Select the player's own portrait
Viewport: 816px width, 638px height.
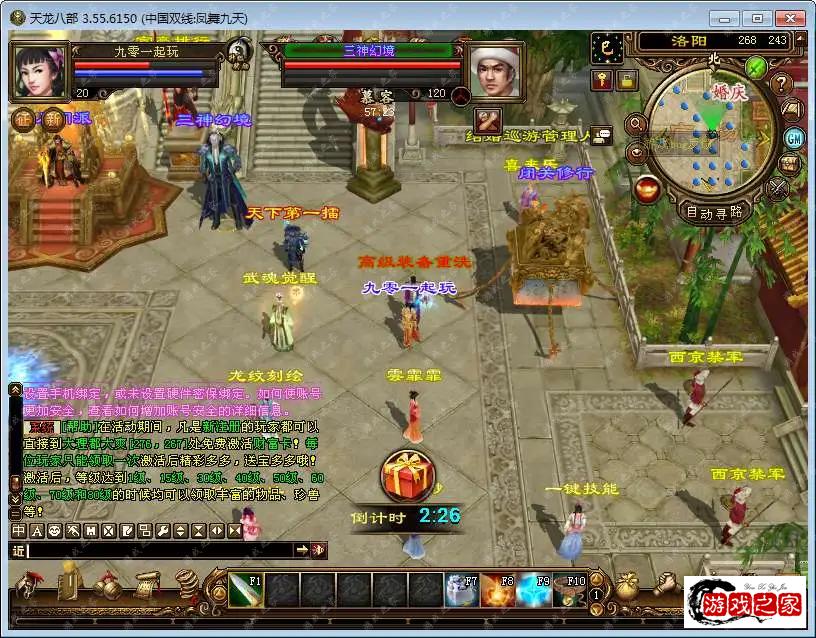click(39, 72)
